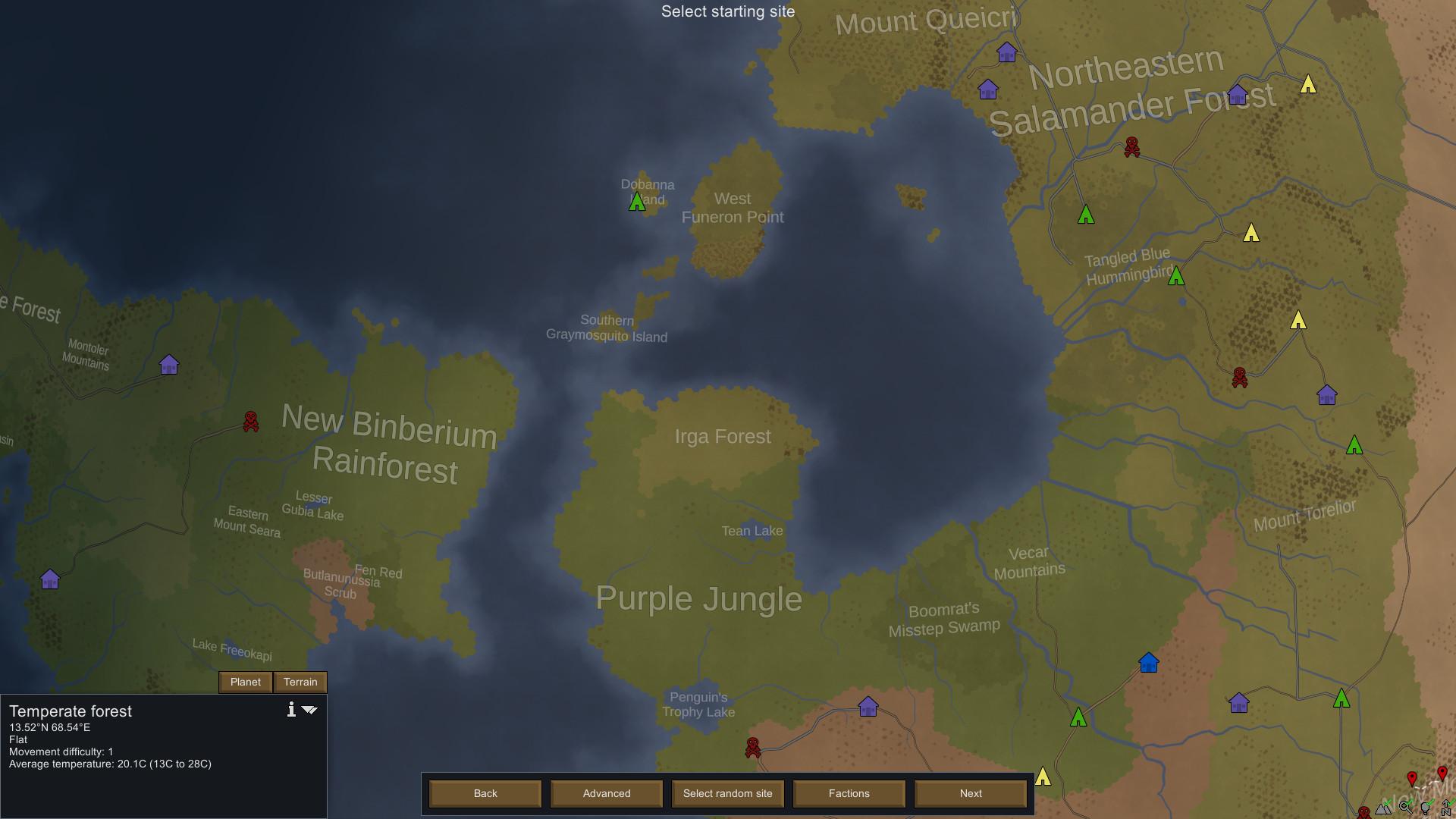Click the purple settlement in the southwest corner
Viewport: 1456px width, 819px height.
tap(50, 579)
